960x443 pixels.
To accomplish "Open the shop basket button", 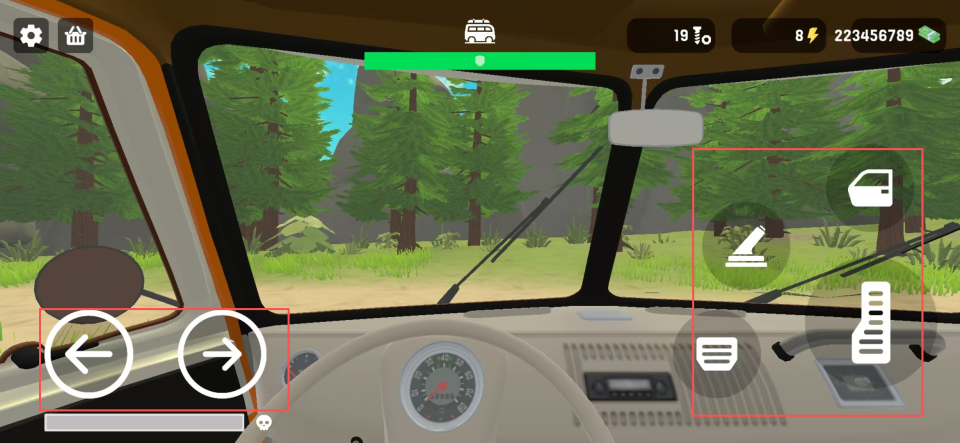I will coord(75,36).
